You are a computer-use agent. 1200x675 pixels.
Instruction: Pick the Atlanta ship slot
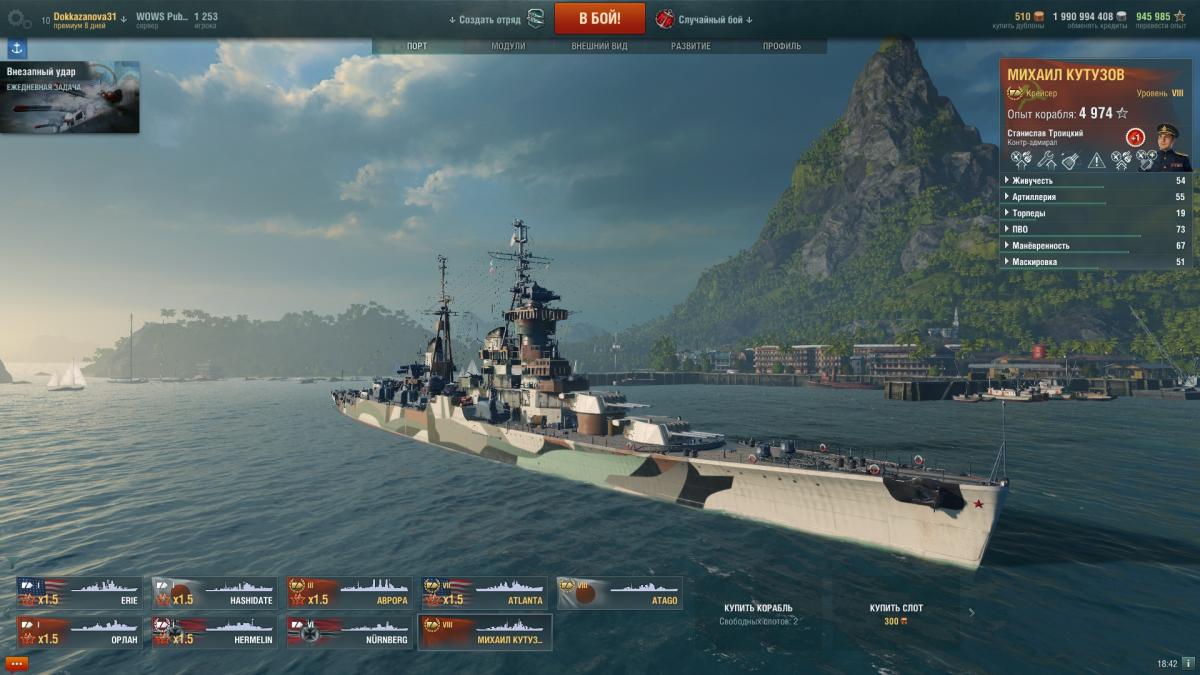coord(485,593)
